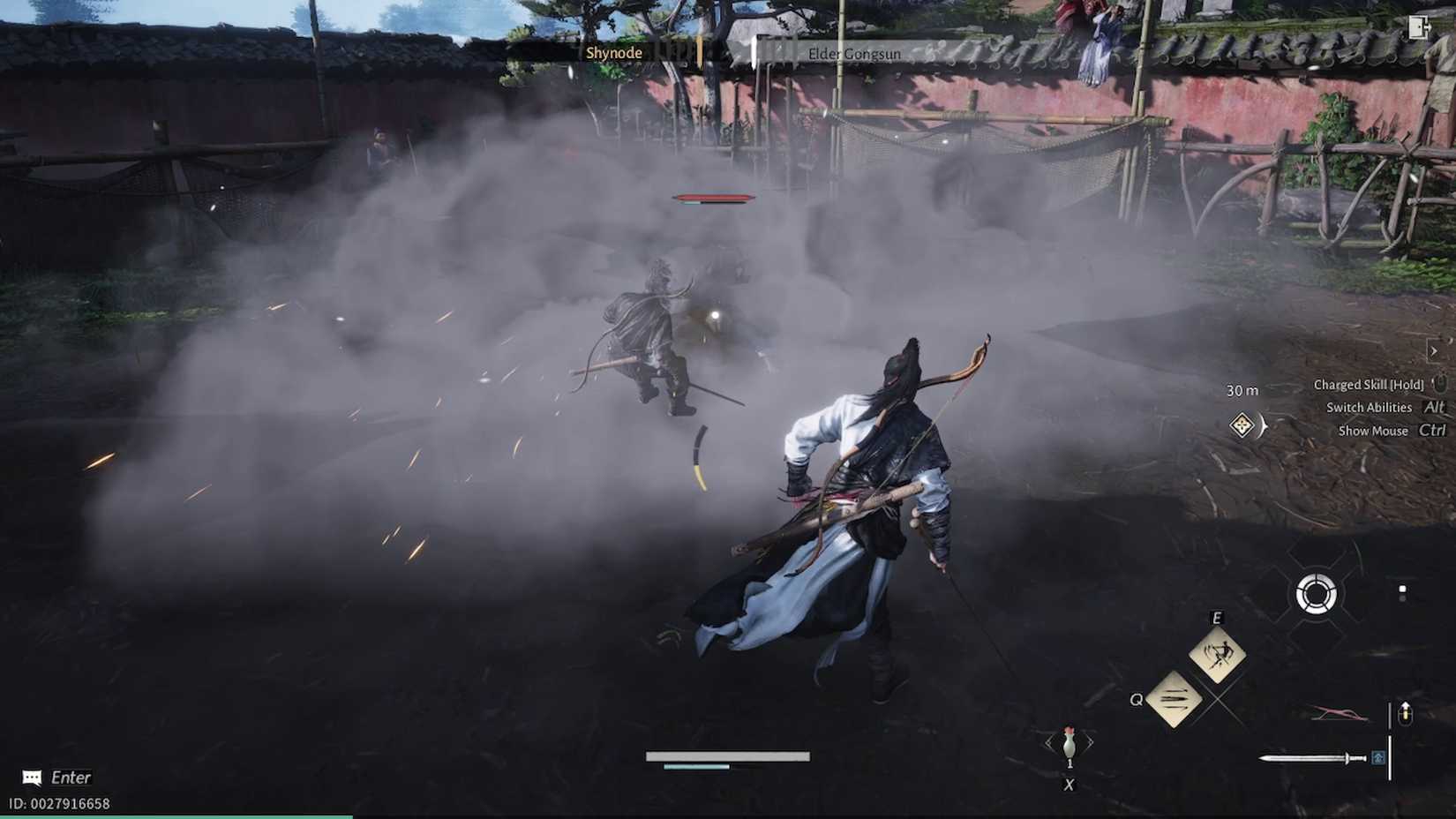
Task: Select the Elder Gongsun nameplate tab
Action: pos(854,54)
